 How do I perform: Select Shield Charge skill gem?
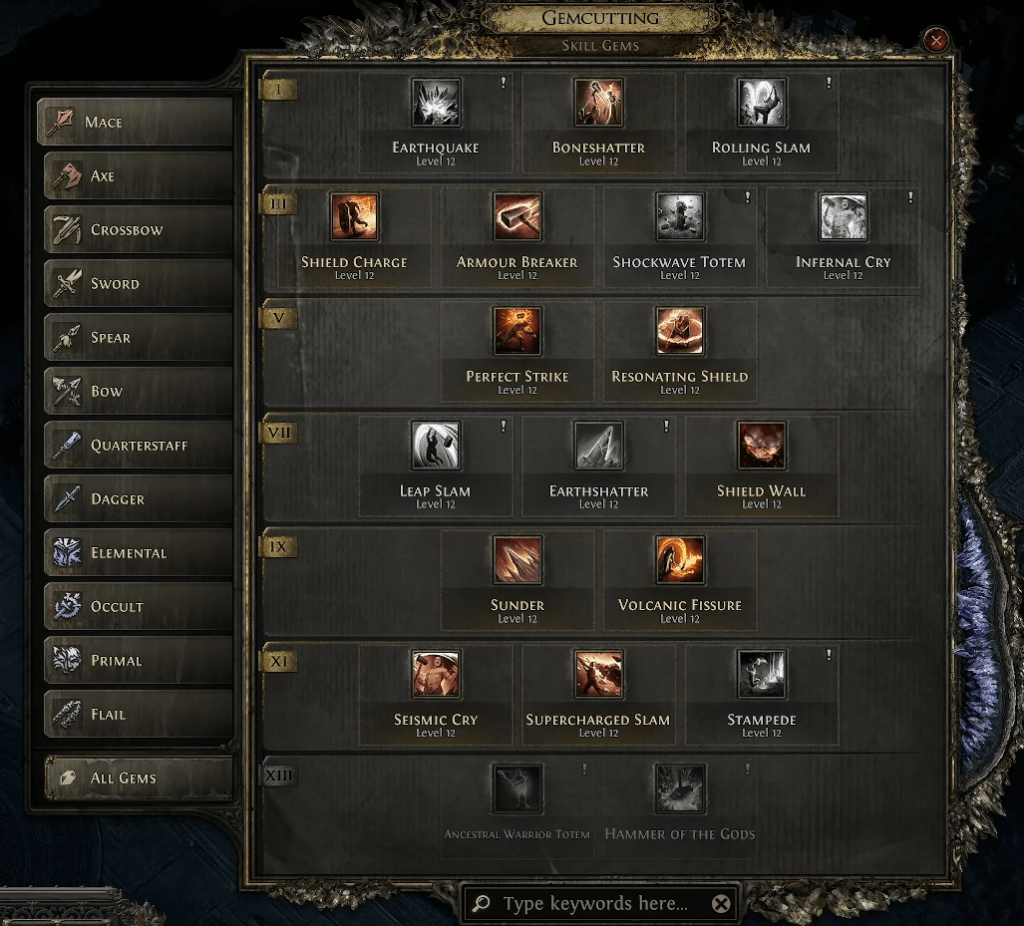(x=355, y=218)
